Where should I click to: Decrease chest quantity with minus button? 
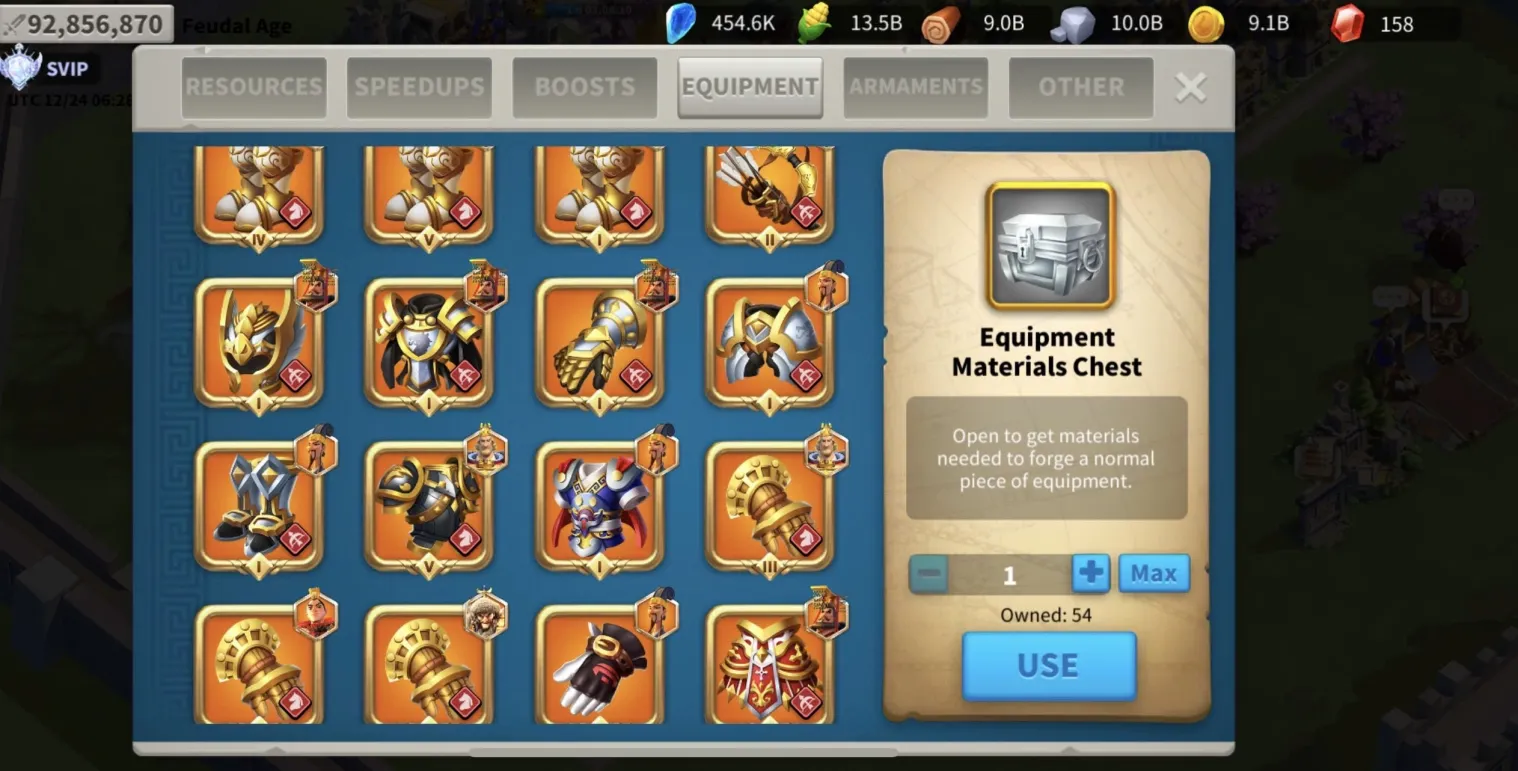[x=930, y=574]
